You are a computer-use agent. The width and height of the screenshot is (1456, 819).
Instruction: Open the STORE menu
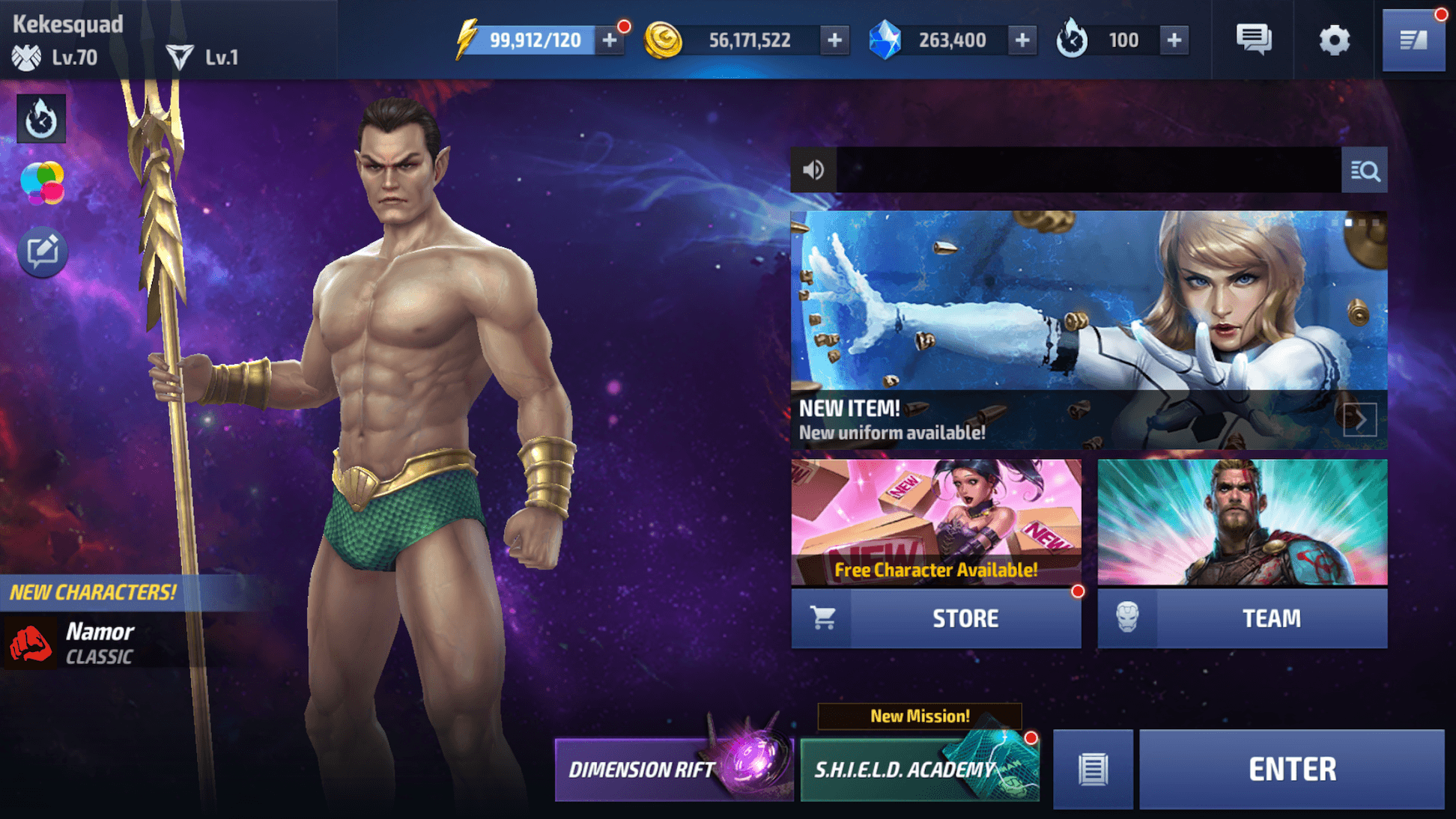click(965, 618)
